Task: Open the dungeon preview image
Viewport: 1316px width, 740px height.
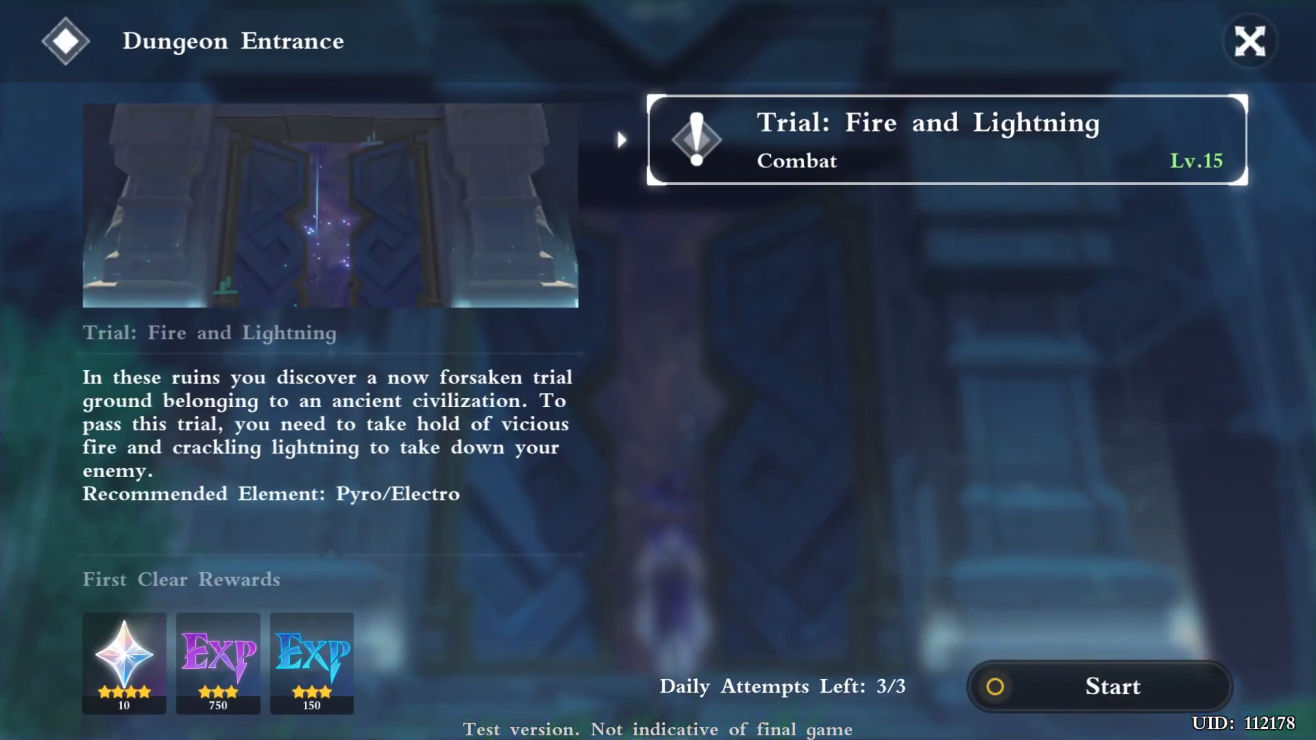Action: click(x=330, y=204)
